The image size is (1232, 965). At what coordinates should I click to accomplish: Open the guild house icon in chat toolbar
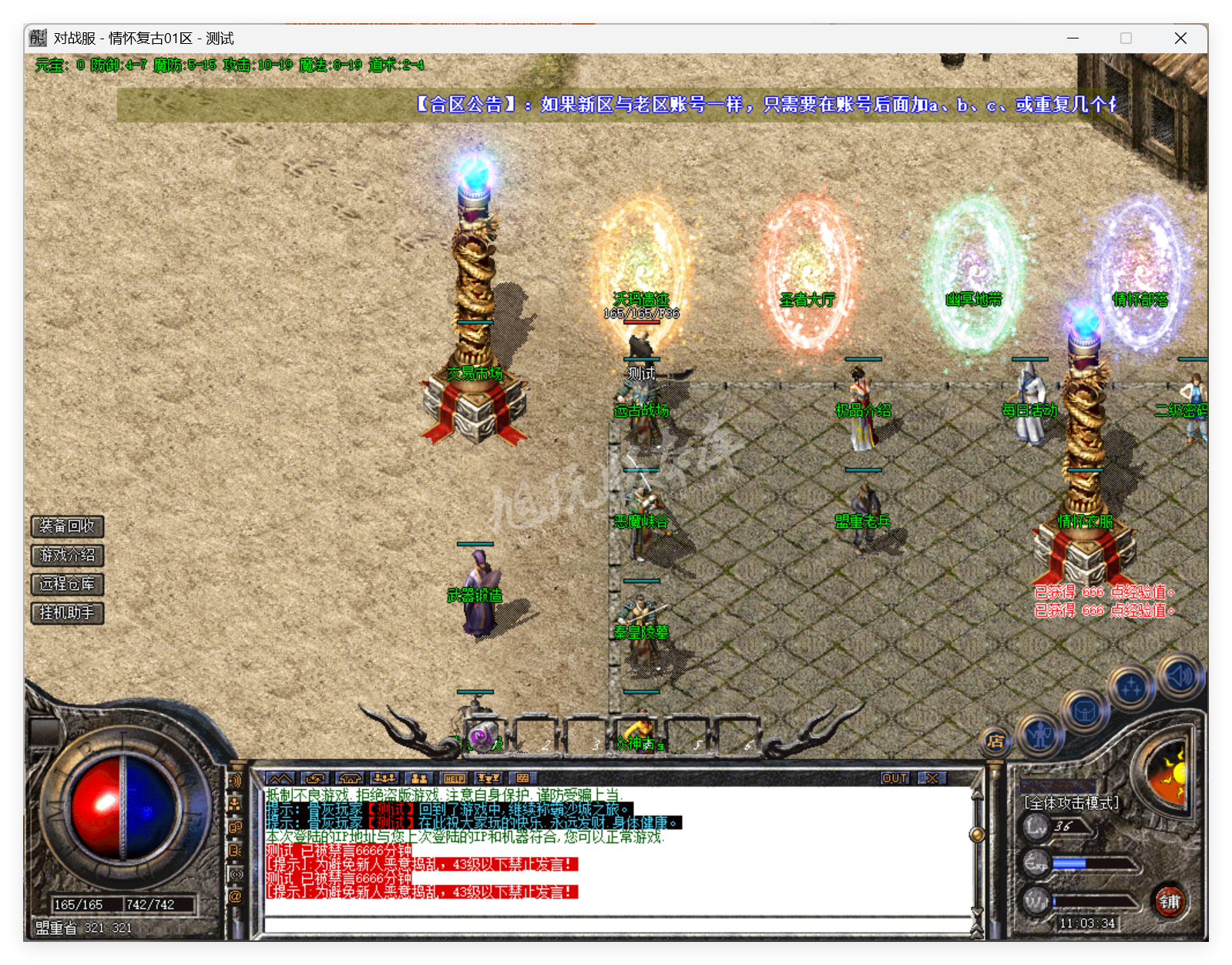(x=351, y=779)
